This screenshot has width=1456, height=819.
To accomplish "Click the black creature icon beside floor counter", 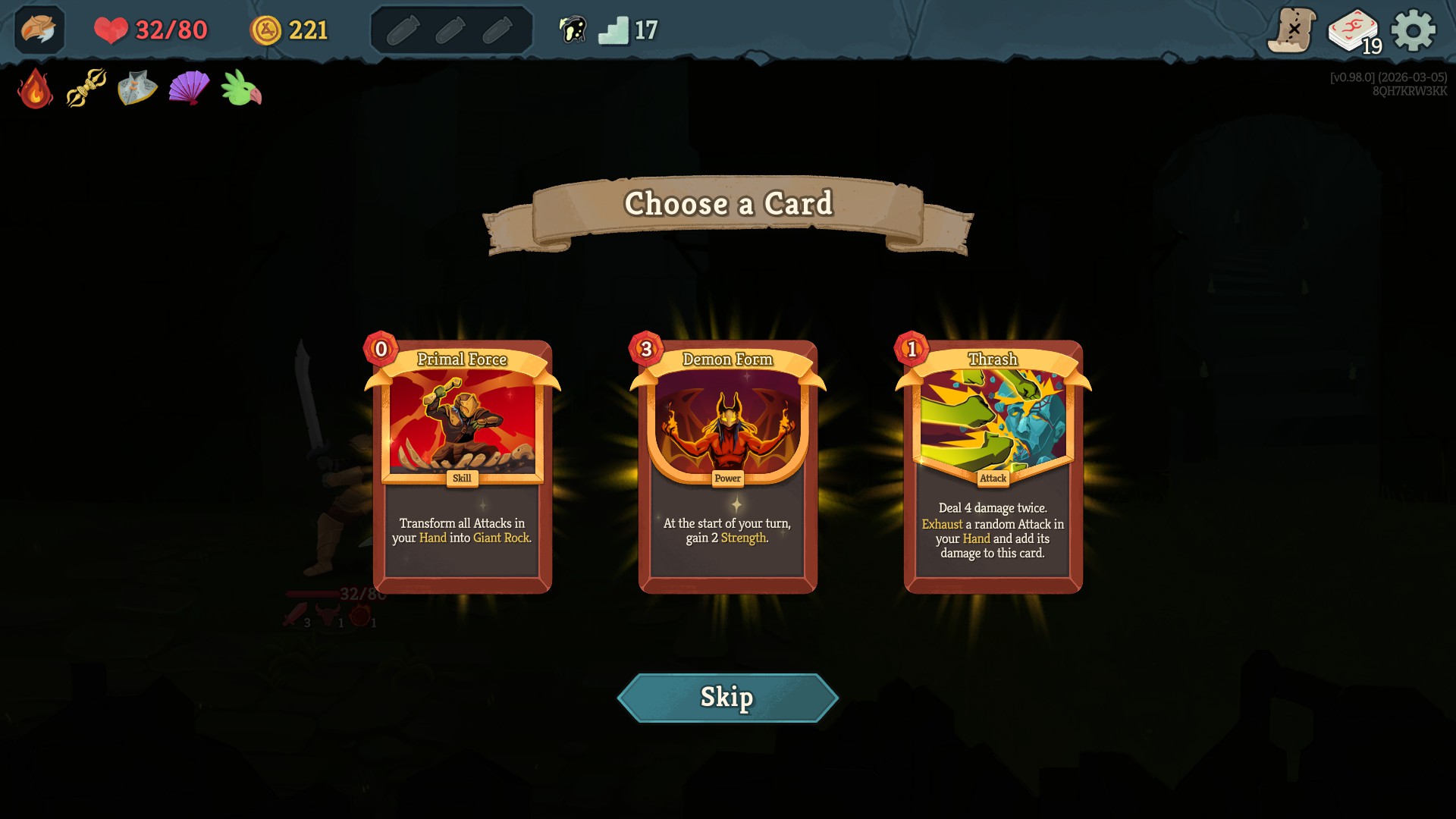I will tap(573, 30).
